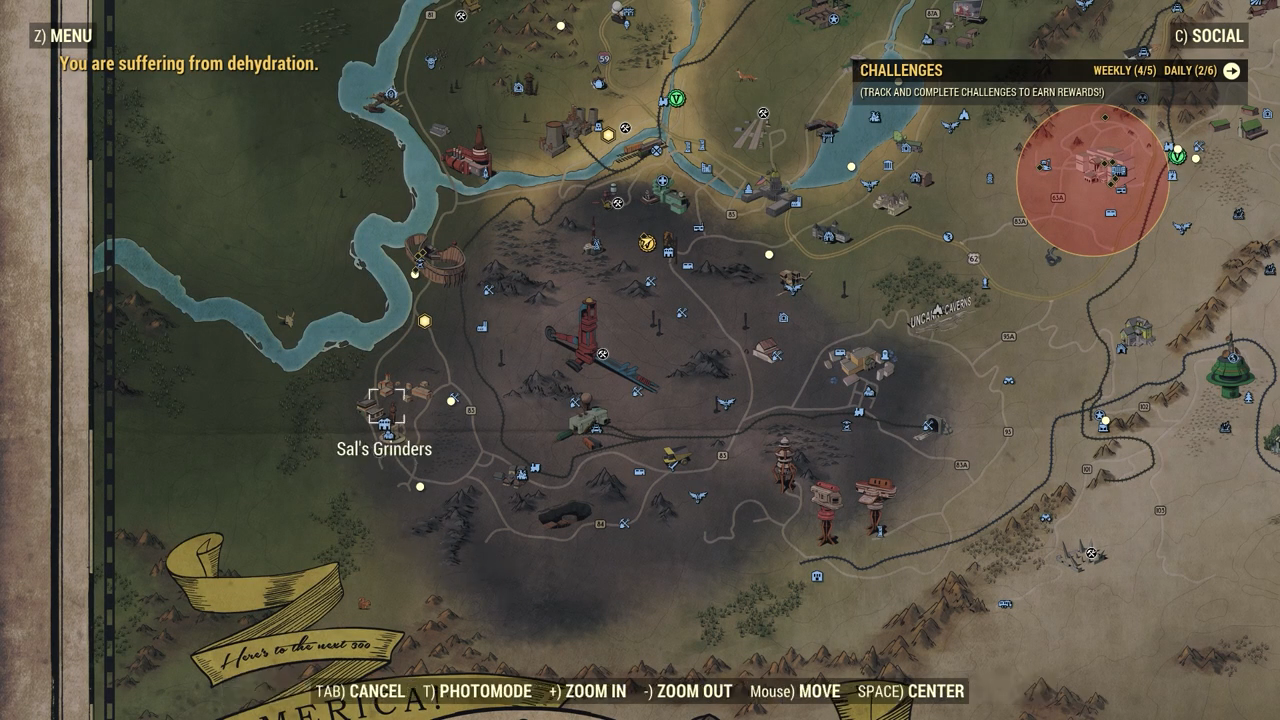
Task: Zoom in on the map
Action: [587, 691]
